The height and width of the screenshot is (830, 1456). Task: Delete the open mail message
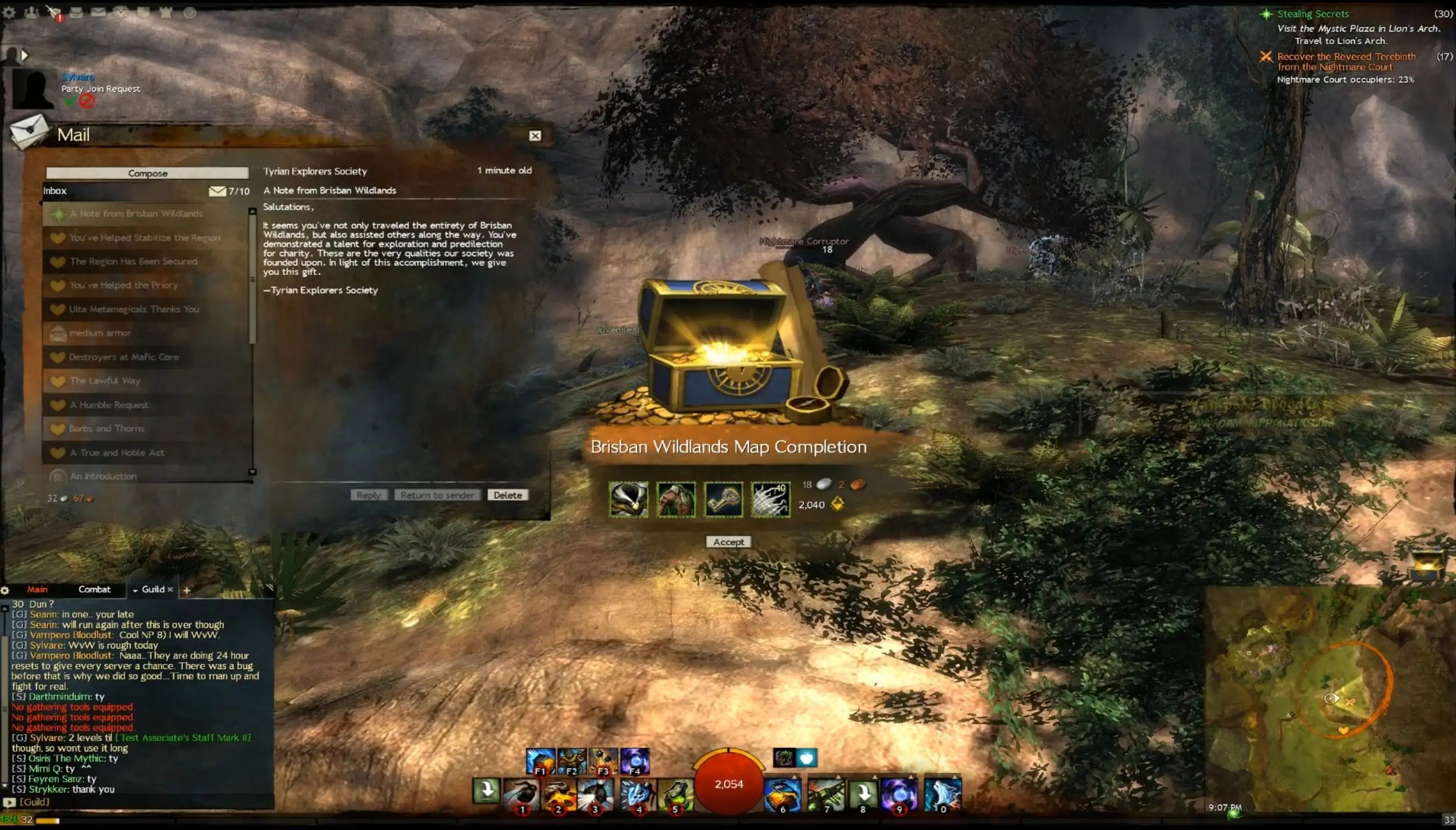(508, 495)
